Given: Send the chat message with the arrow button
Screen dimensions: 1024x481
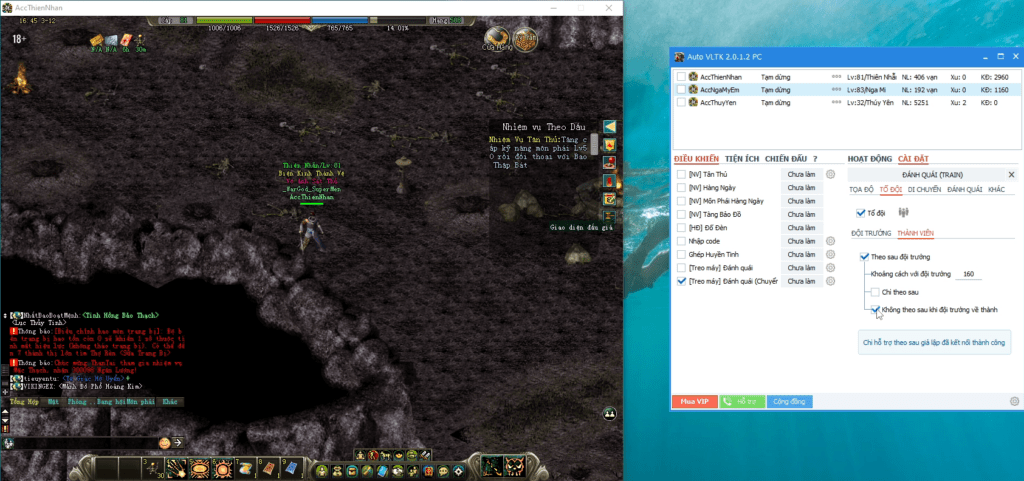Looking at the screenshot, I should (178, 442).
